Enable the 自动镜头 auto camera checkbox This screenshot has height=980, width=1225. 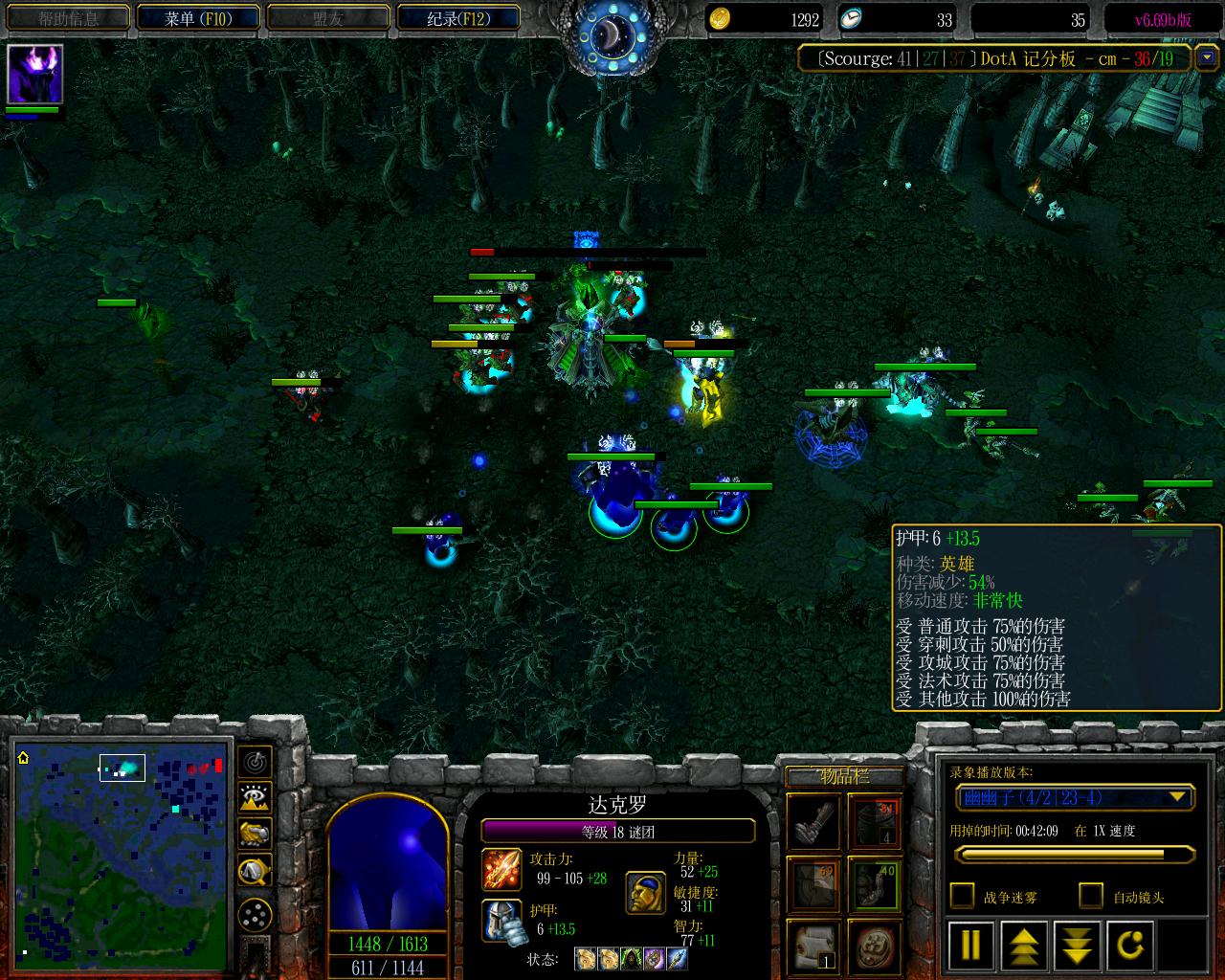[1091, 896]
